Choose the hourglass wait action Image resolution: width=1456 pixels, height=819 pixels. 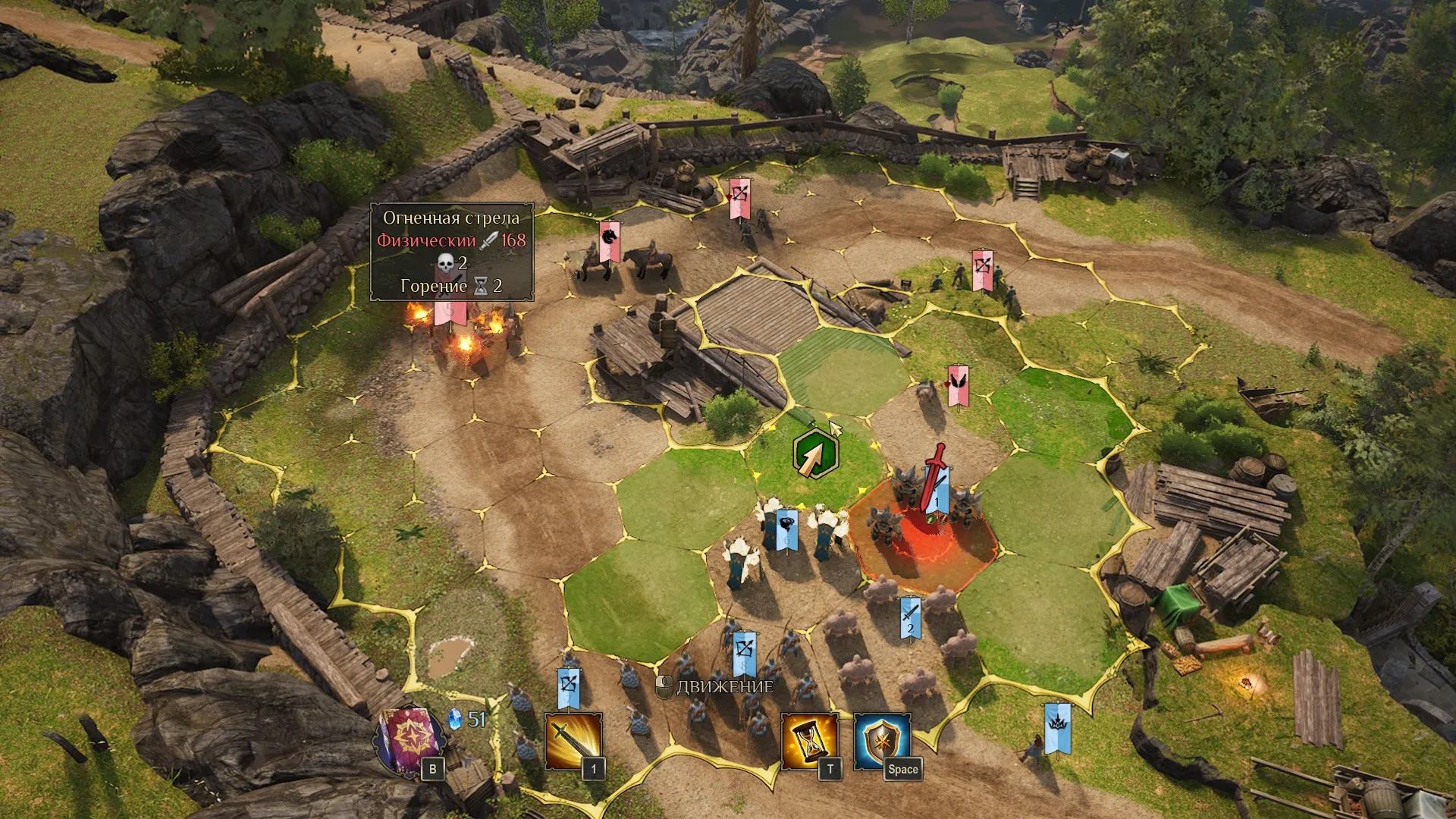(x=810, y=741)
